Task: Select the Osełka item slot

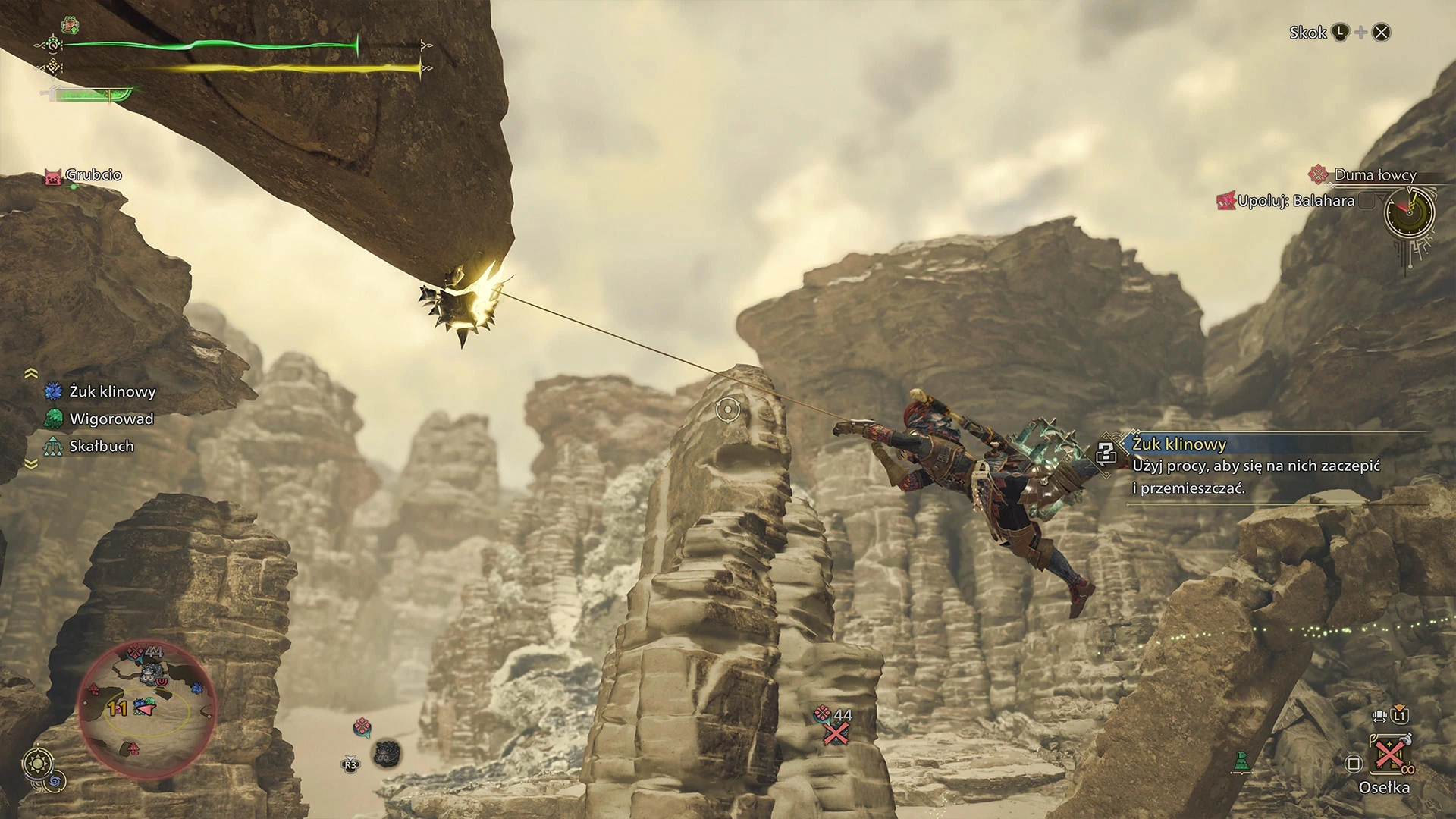Action: [x=1386, y=757]
